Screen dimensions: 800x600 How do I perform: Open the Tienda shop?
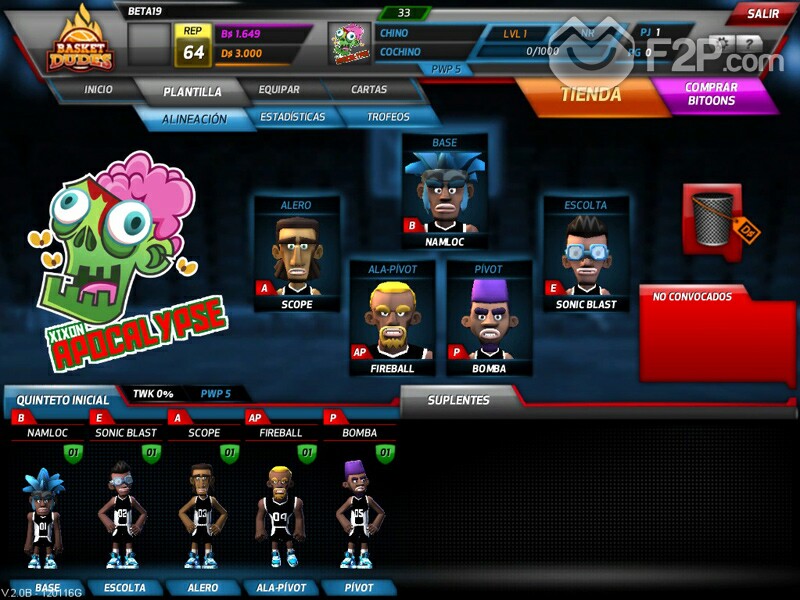click(590, 95)
